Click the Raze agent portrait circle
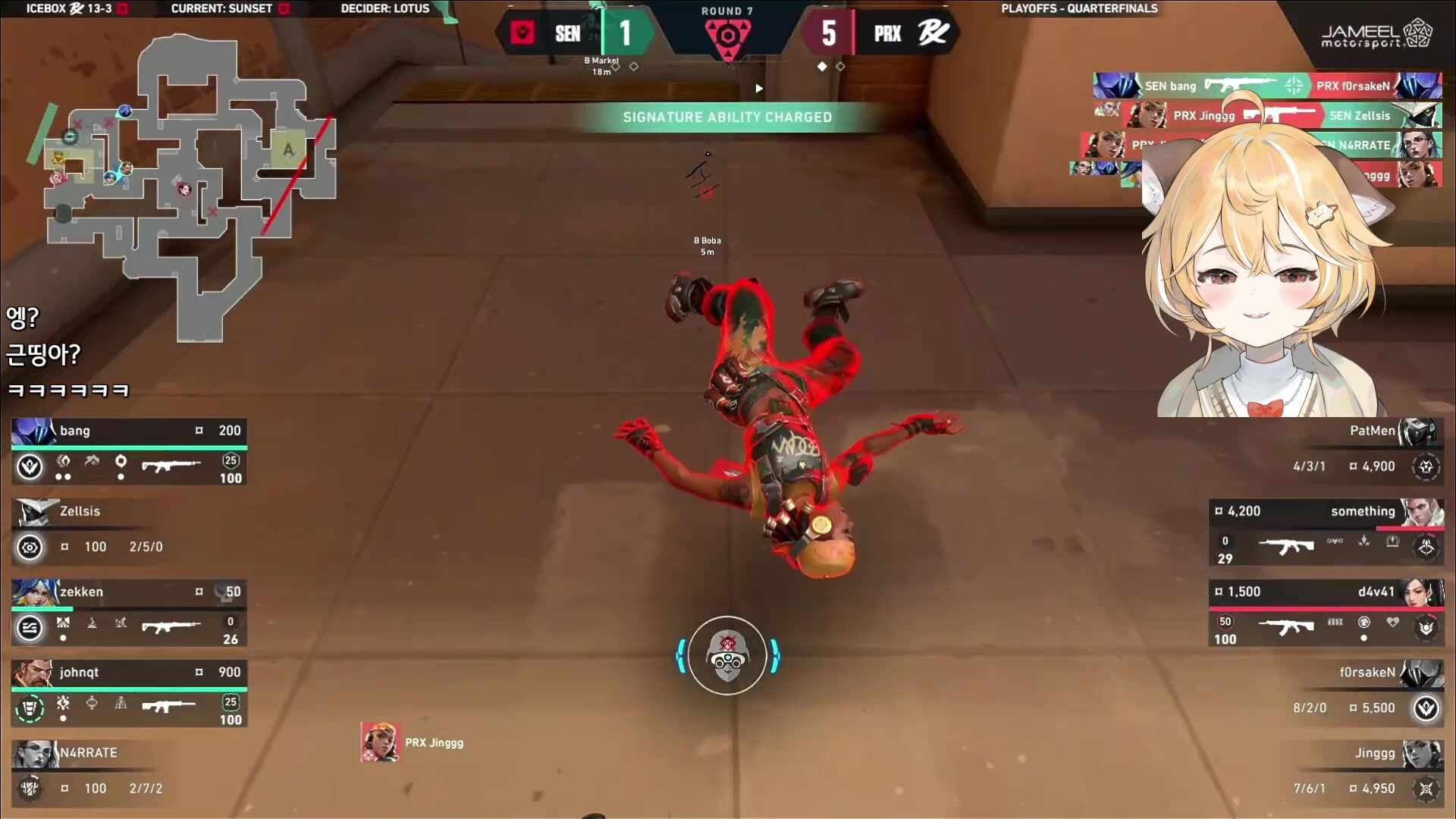 (727, 656)
